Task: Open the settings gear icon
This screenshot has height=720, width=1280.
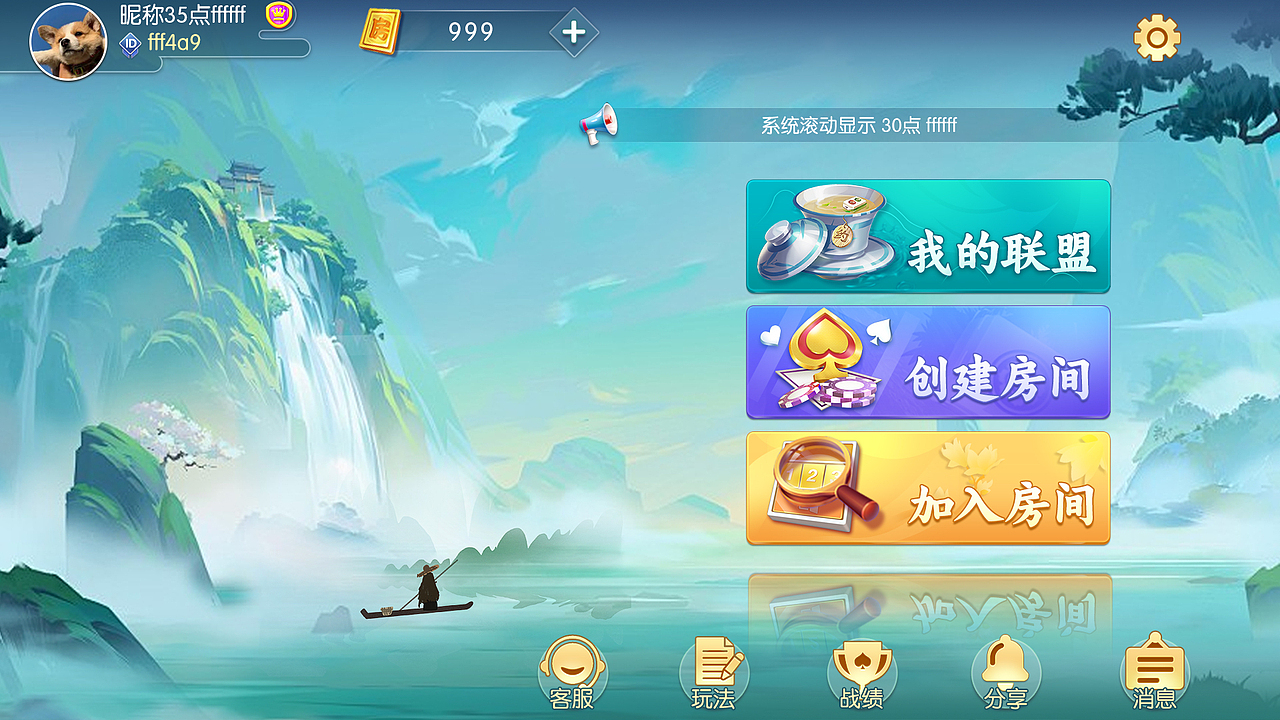Action: tap(1157, 38)
